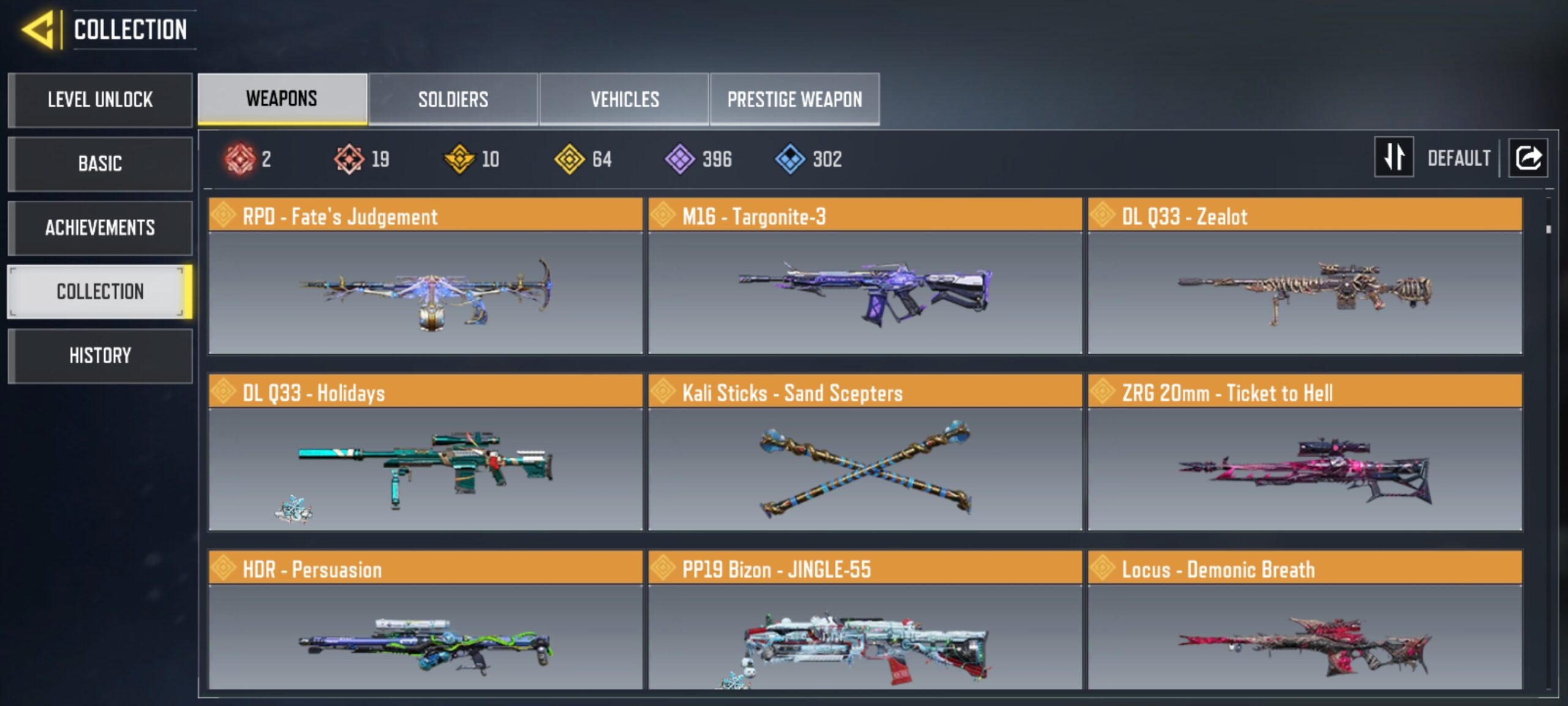Open the DEFAULT sorting dropdown
The width and height of the screenshot is (1568, 706).
pos(1461,158)
